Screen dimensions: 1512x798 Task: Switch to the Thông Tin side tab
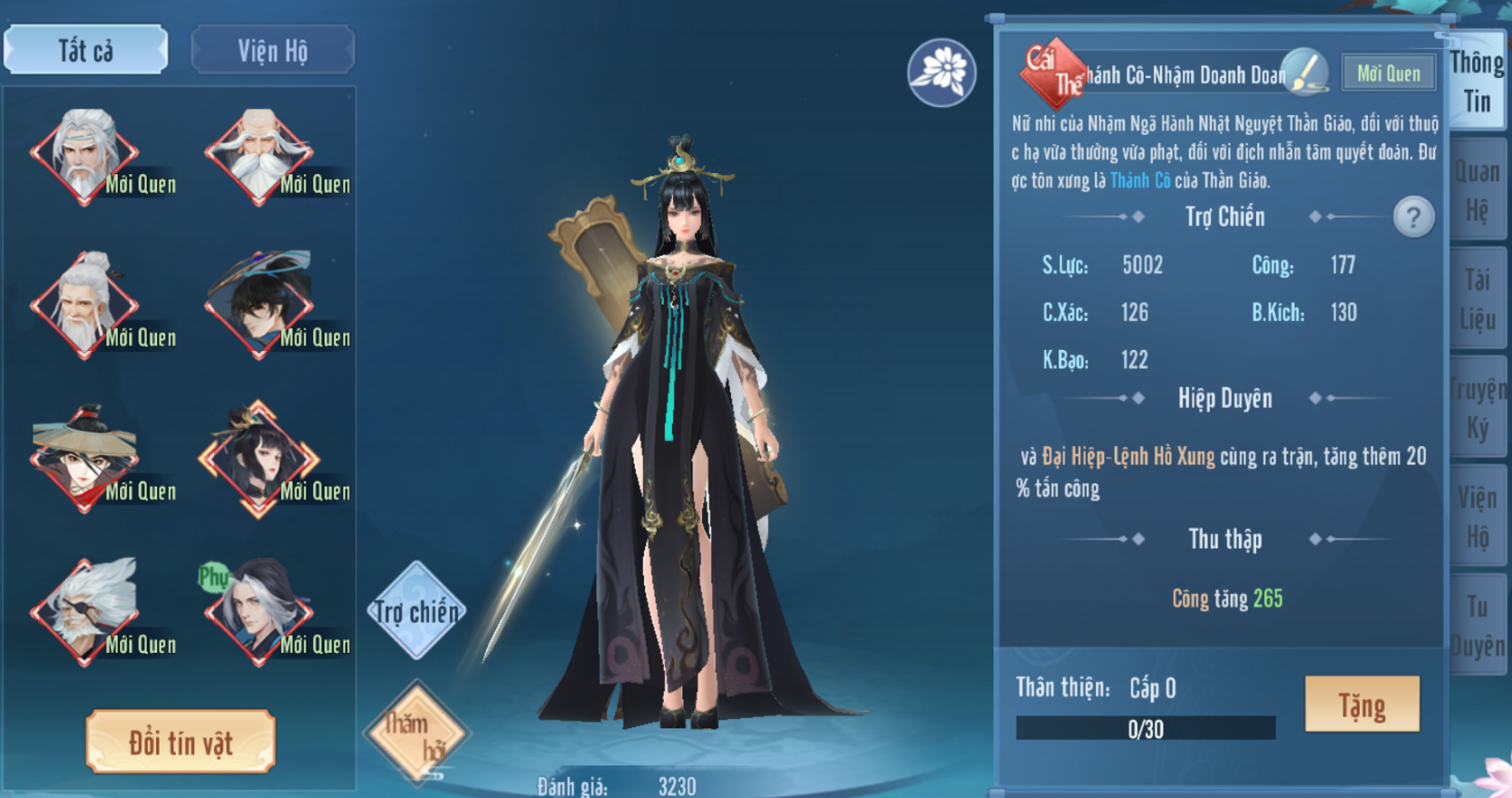pyautogui.click(x=1477, y=82)
